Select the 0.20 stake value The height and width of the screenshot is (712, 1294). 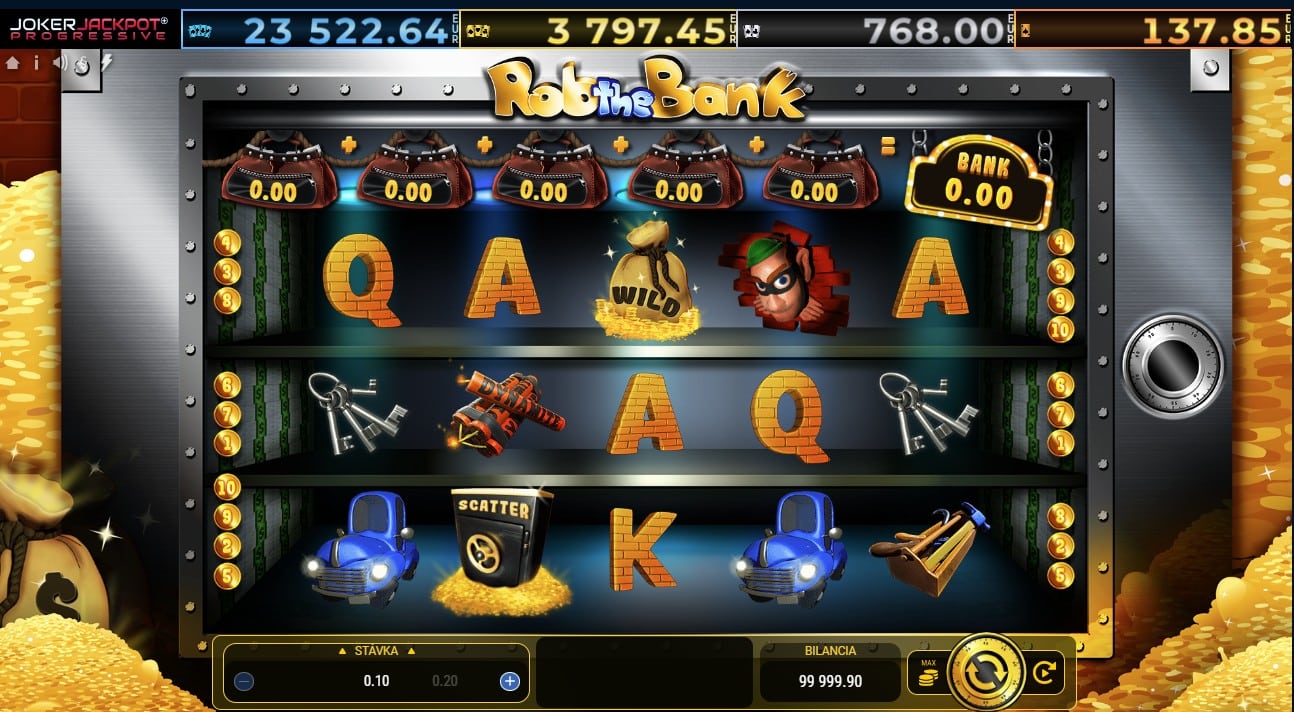point(445,682)
